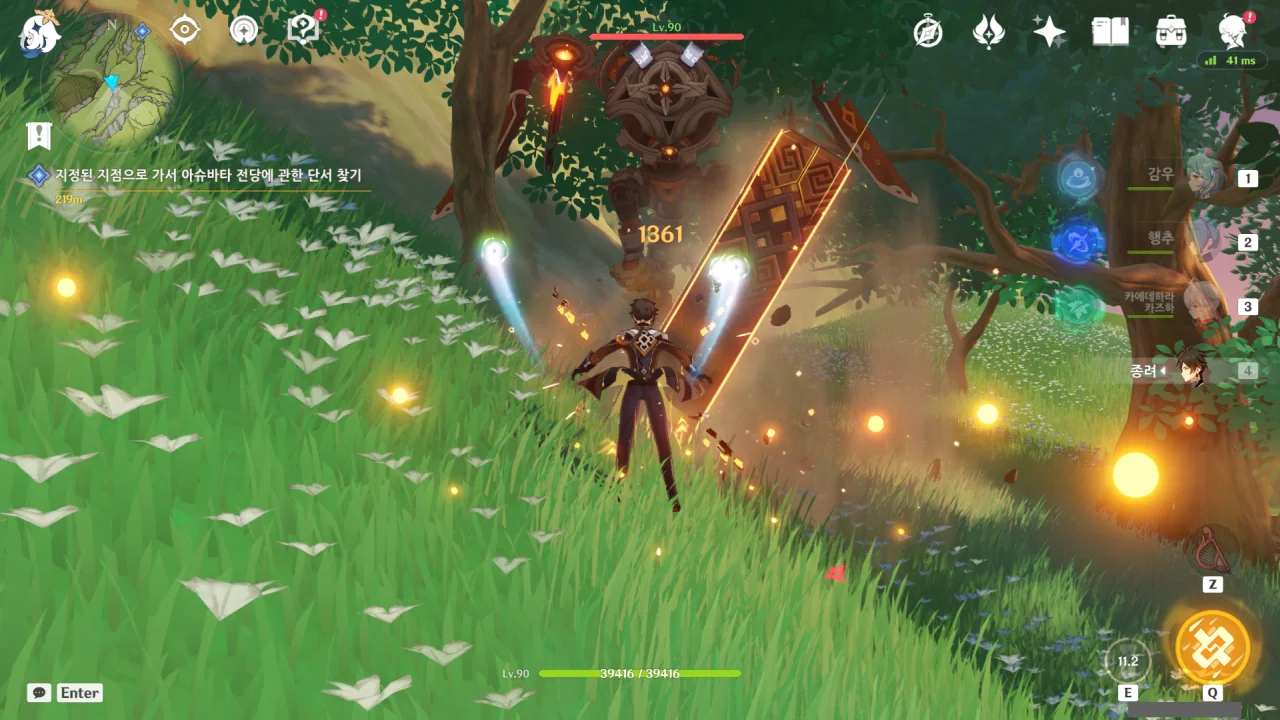
Task: Open the tutorial question mark notification
Action: [301, 29]
